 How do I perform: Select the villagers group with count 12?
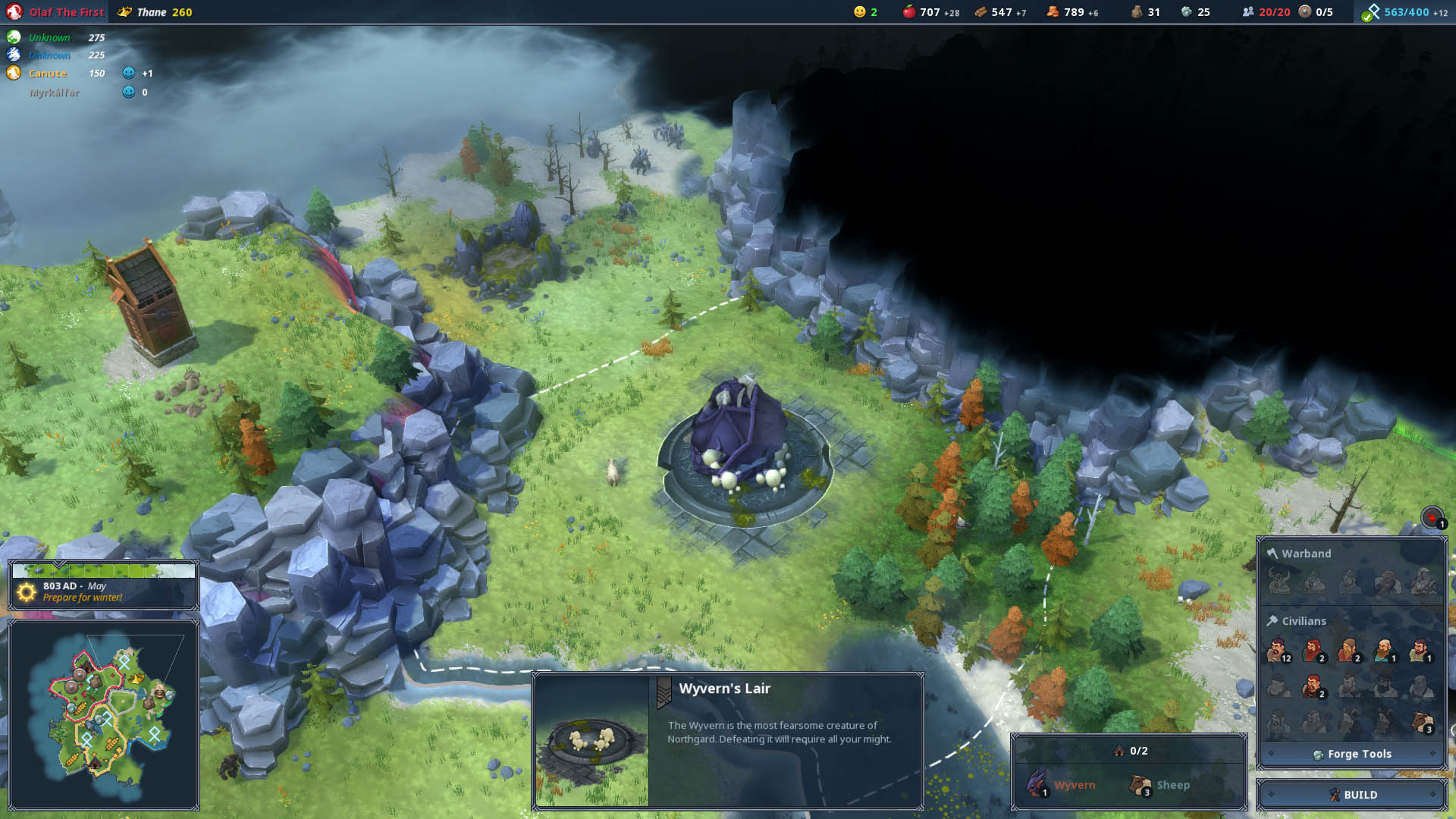(x=1278, y=651)
